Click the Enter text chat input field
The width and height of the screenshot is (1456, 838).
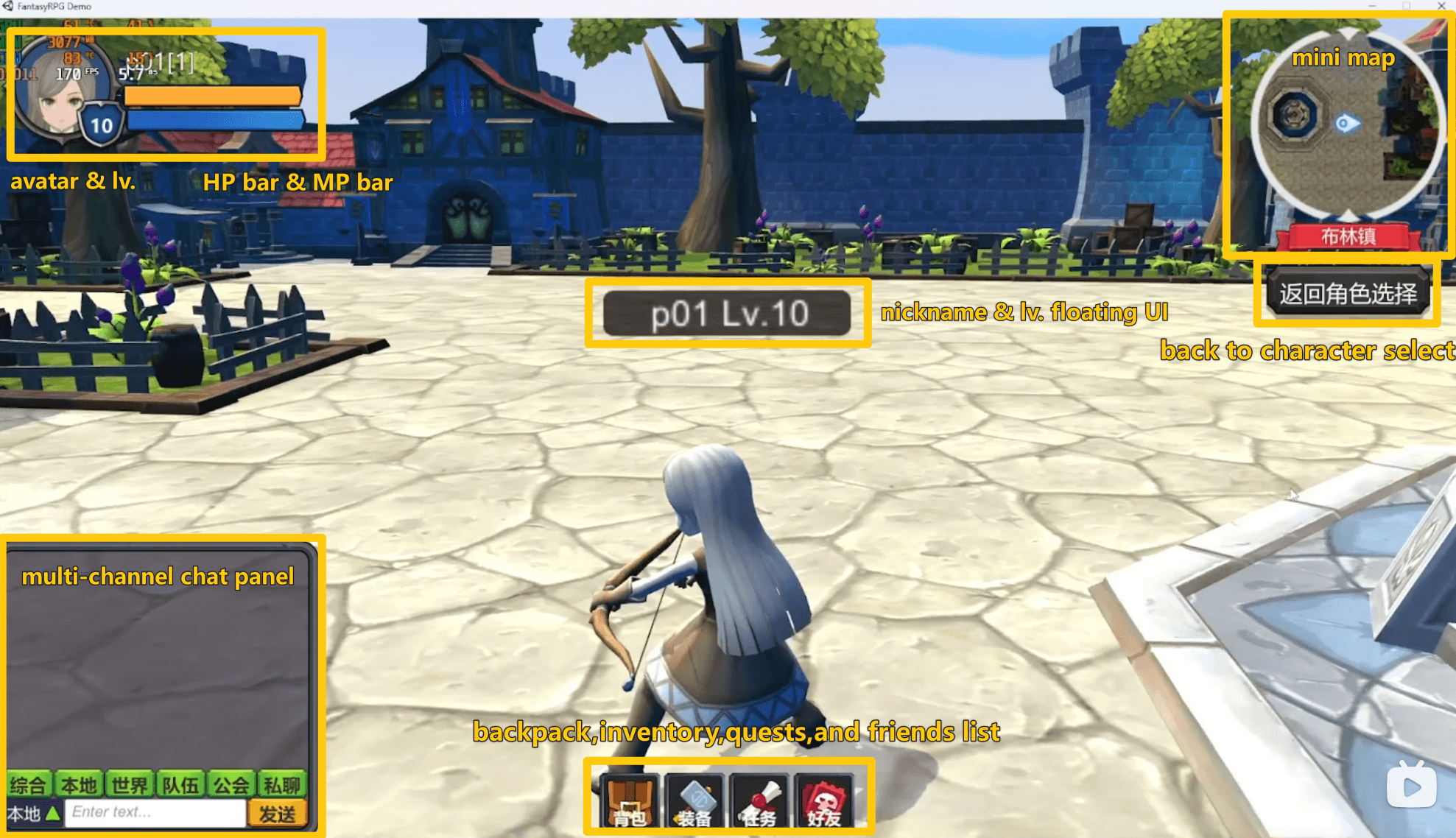pyautogui.click(x=155, y=811)
